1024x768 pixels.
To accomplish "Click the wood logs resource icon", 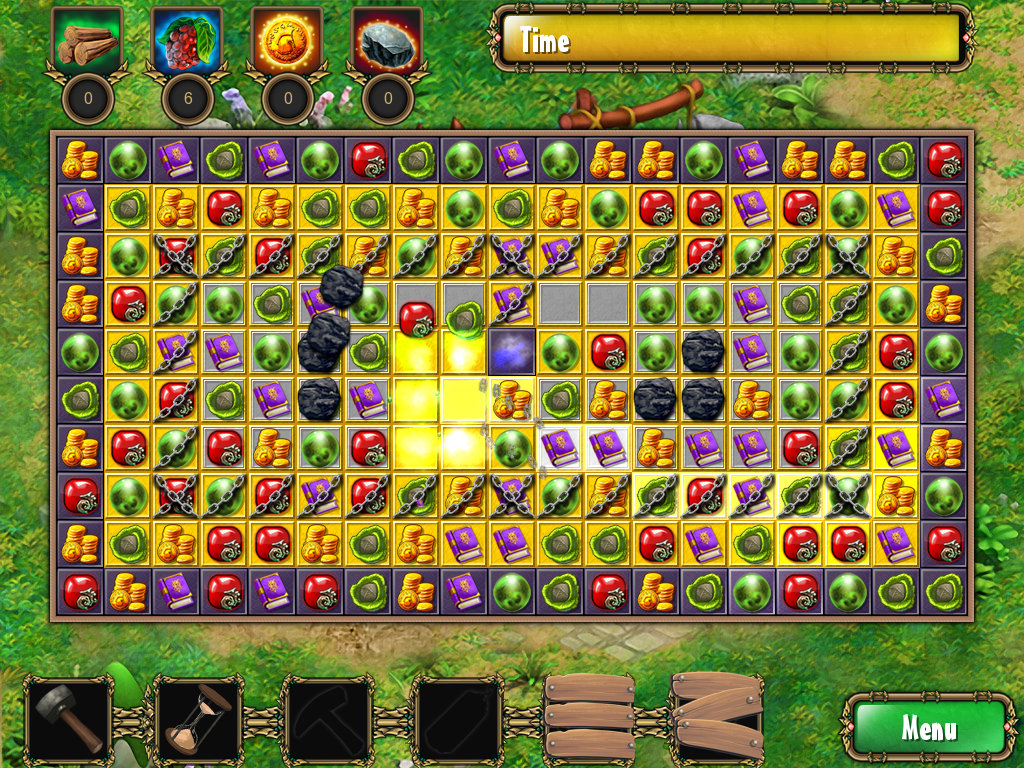I will [87, 42].
